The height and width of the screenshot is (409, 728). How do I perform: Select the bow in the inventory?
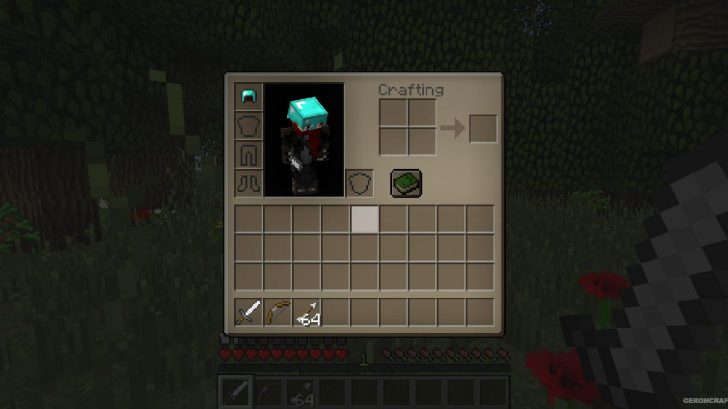tap(277, 312)
